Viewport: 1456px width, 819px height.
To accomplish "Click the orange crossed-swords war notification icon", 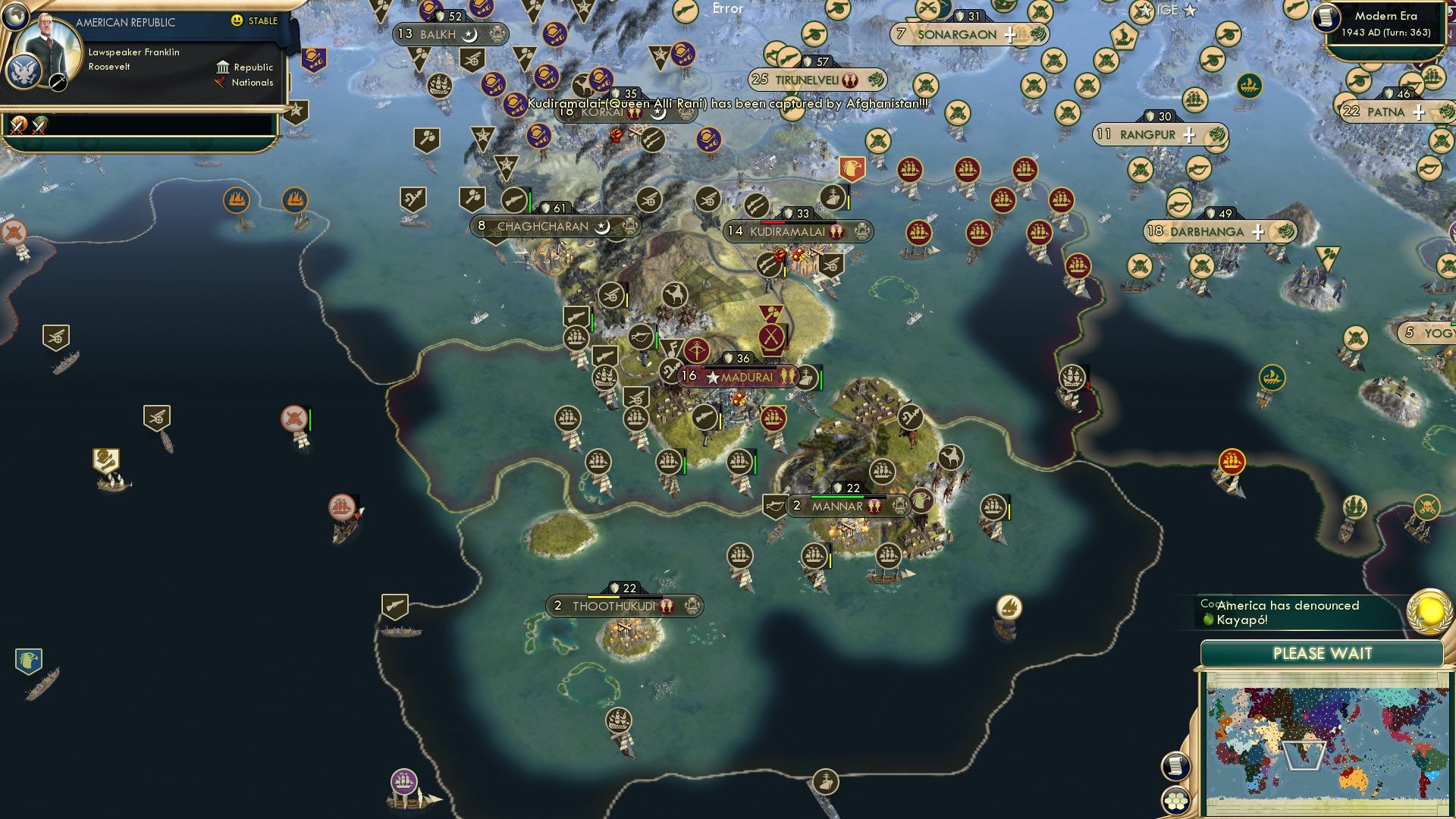I will (18, 124).
